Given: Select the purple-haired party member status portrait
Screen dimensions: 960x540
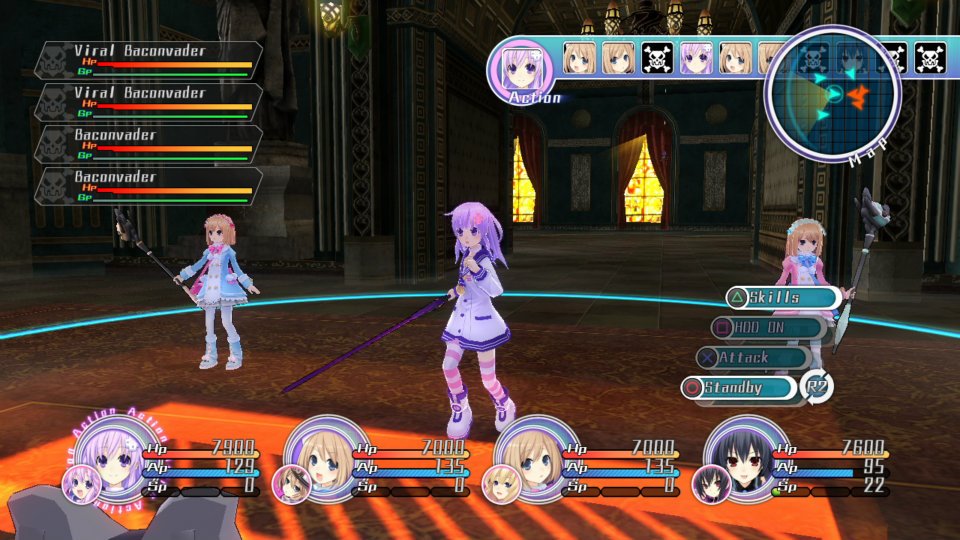Looking at the screenshot, I should pyautogui.click(x=109, y=456).
